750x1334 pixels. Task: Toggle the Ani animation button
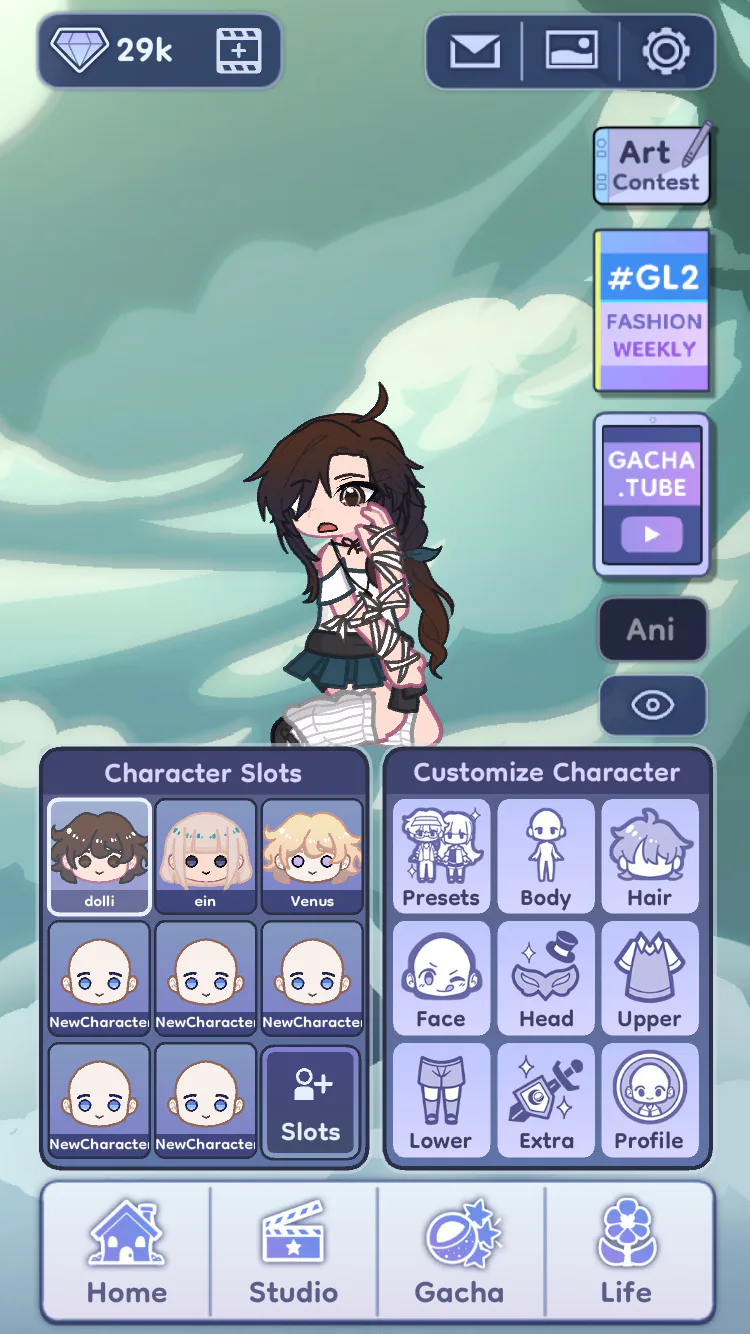click(652, 629)
